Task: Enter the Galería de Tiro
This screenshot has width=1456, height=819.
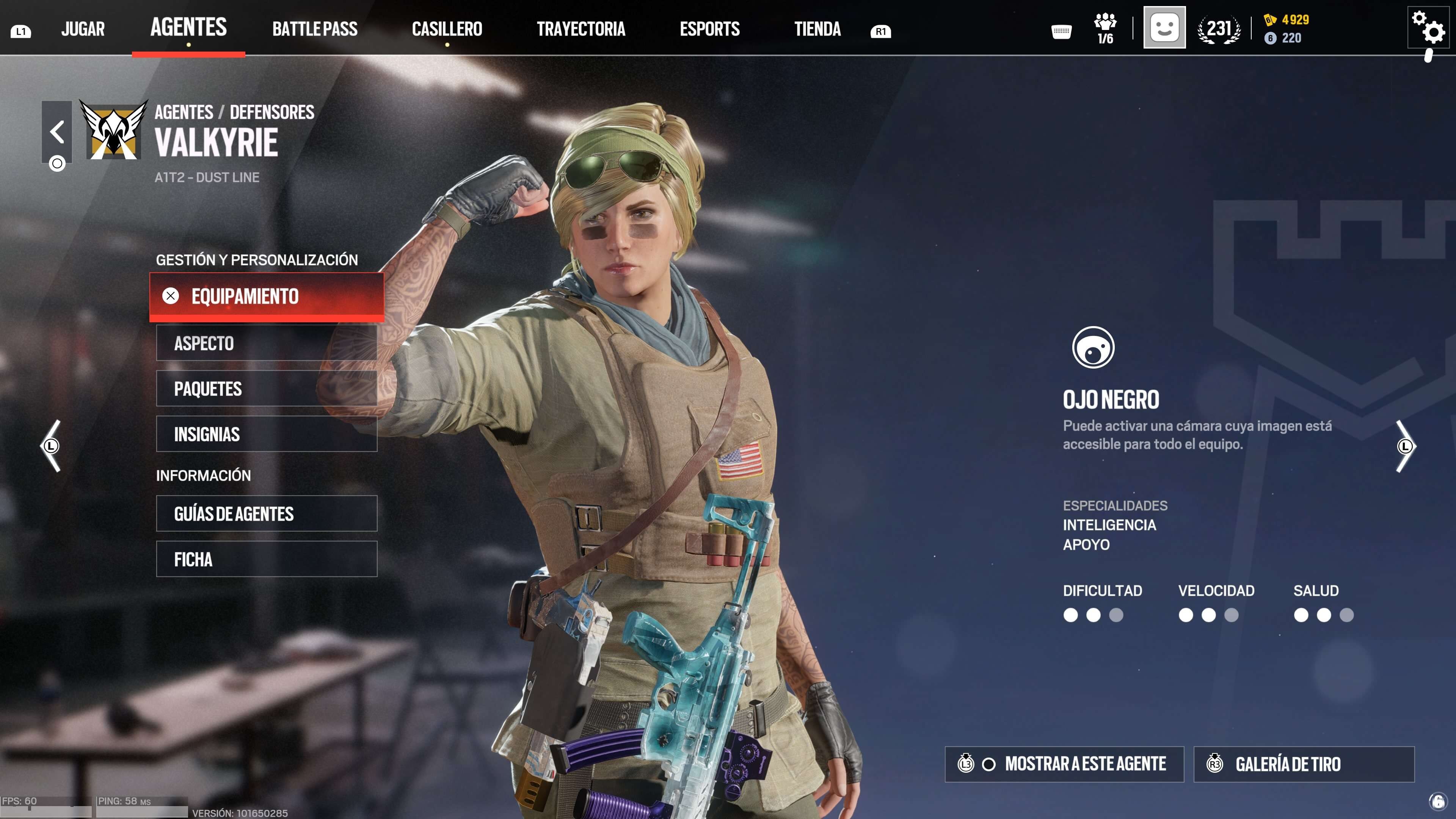Action: [x=1304, y=764]
